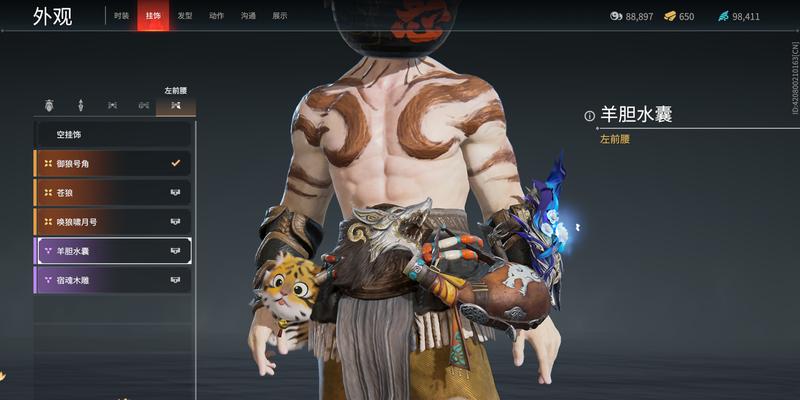The height and width of the screenshot is (400, 800).
Task: Open the 挂饰 tab
Action: point(152,17)
